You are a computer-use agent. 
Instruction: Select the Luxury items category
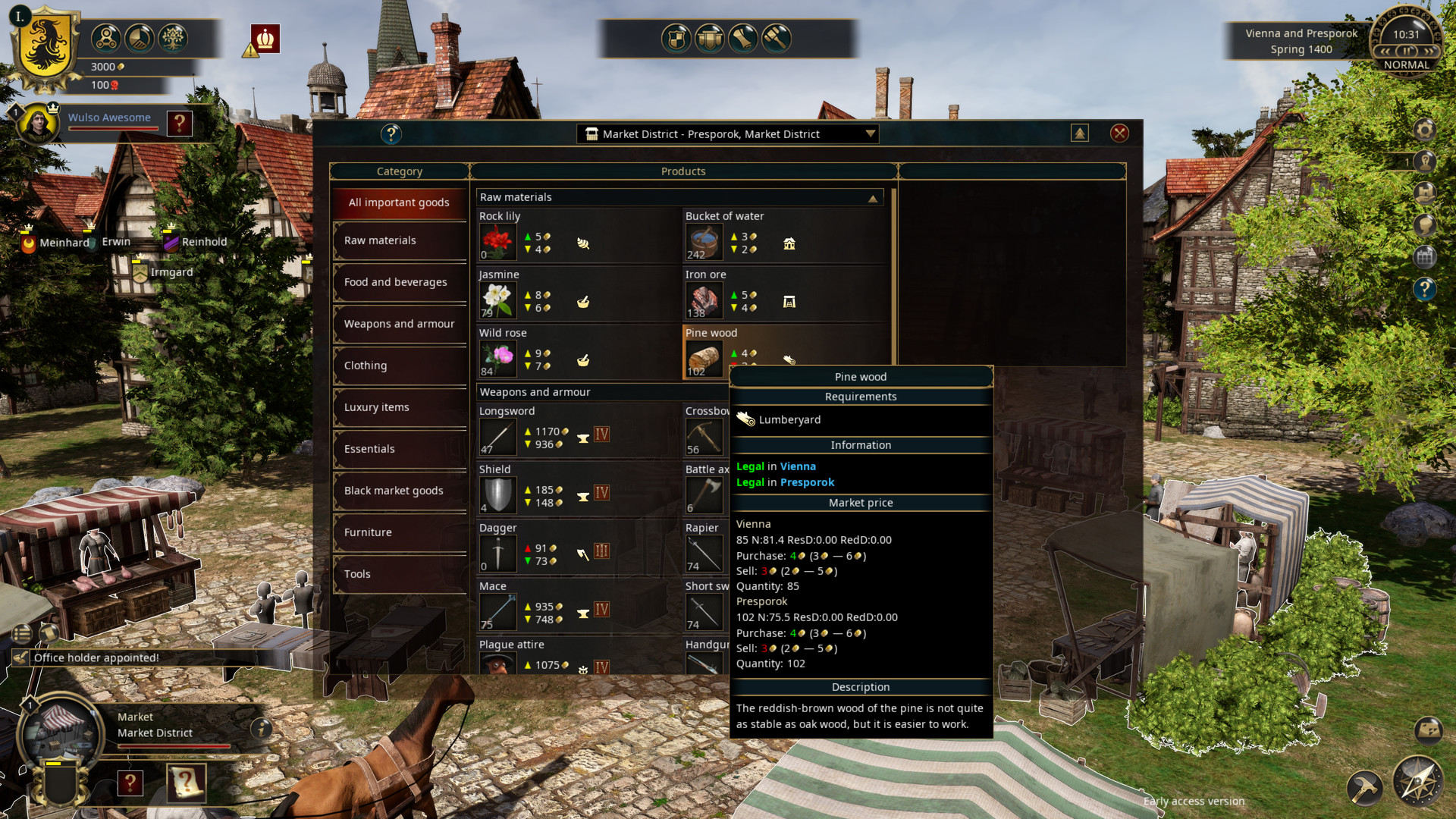pos(399,407)
